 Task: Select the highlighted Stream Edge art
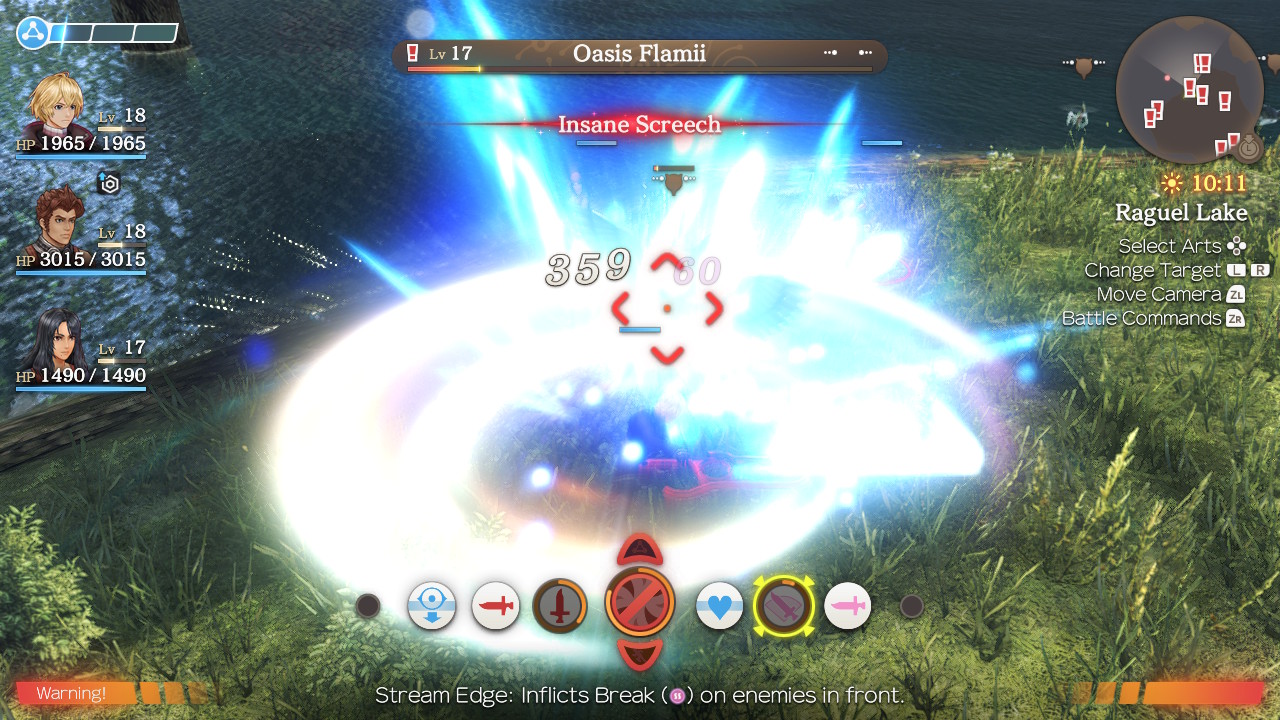[784, 606]
